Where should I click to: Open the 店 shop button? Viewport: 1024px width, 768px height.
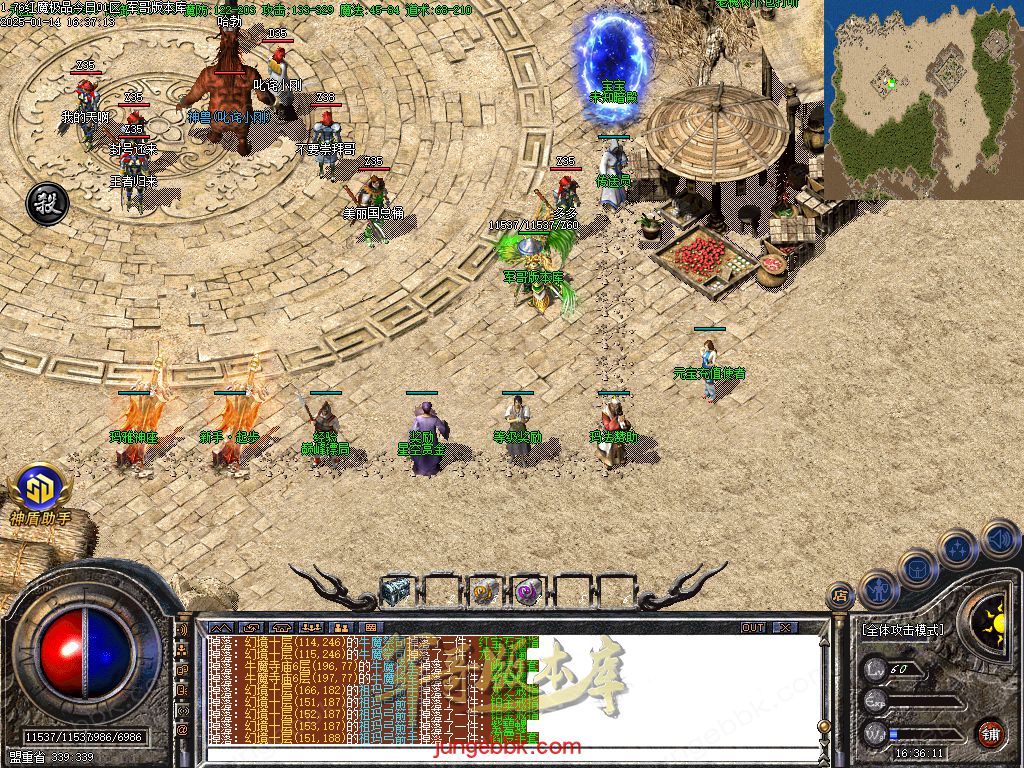click(840, 595)
